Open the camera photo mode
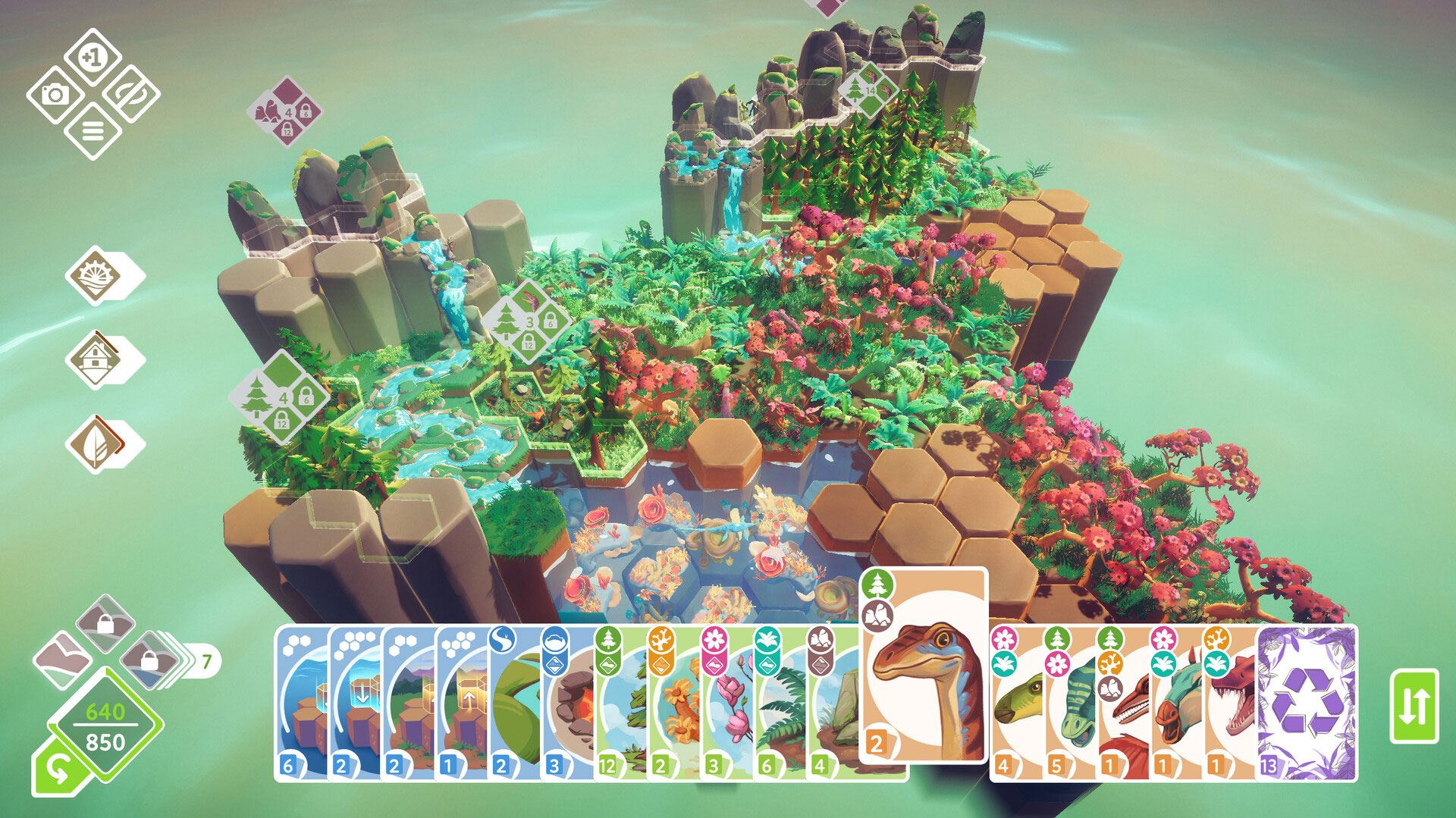This screenshot has width=1456, height=818. [x=55, y=95]
